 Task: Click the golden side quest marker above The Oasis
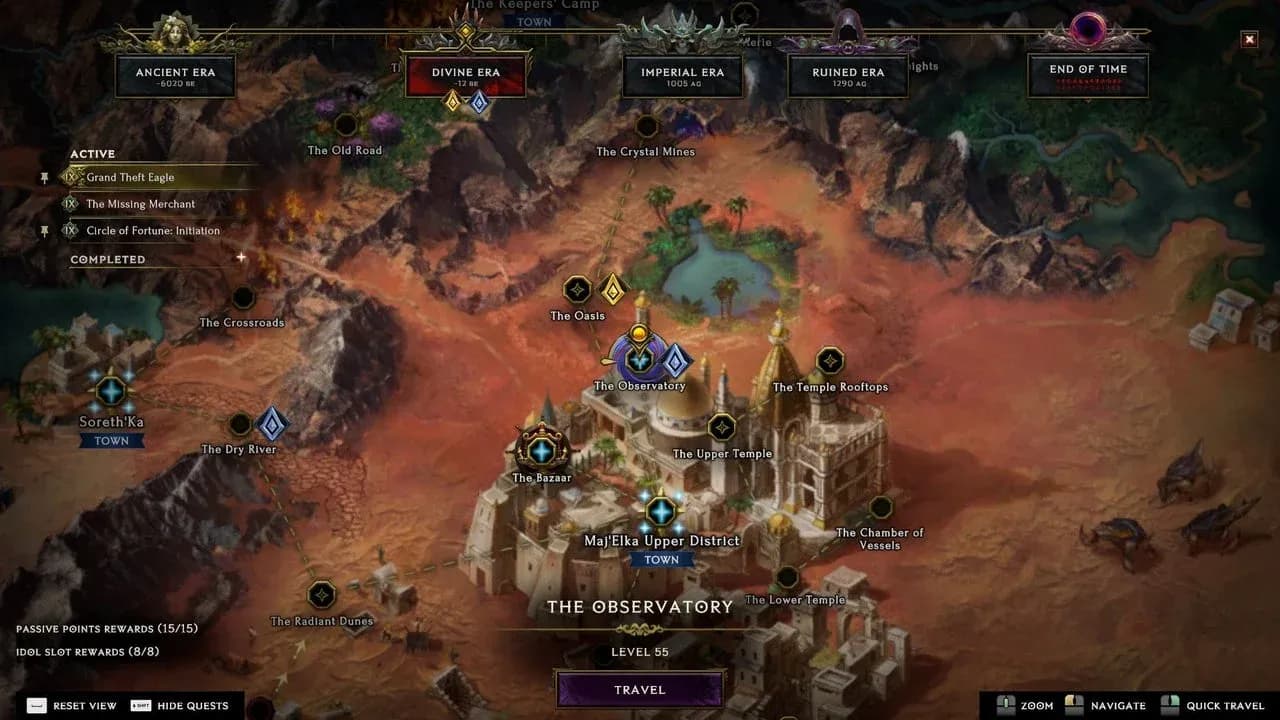(614, 289)
